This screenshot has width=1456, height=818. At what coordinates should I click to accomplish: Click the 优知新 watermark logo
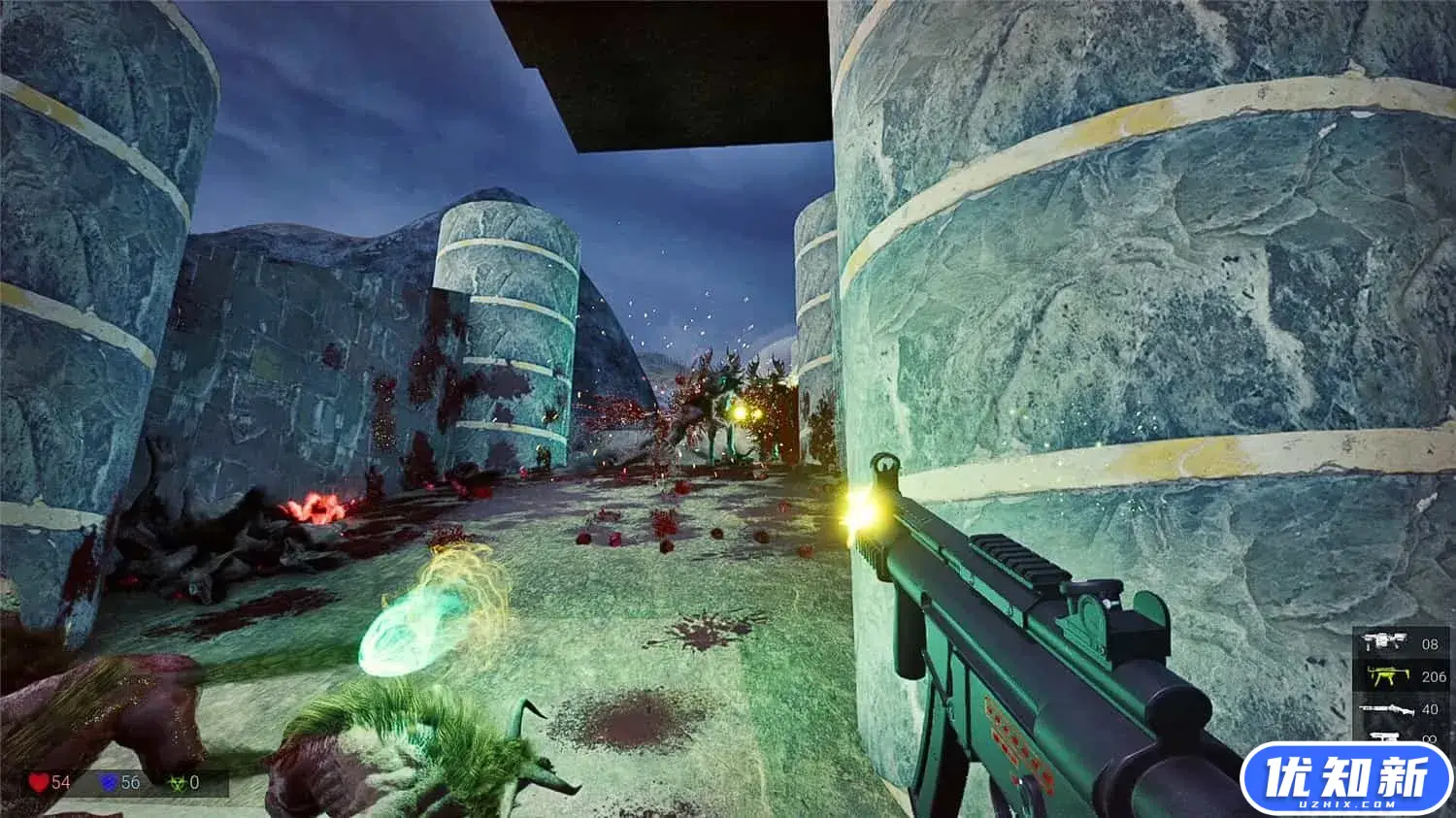pyautogui.click(x=1346, y=779)
